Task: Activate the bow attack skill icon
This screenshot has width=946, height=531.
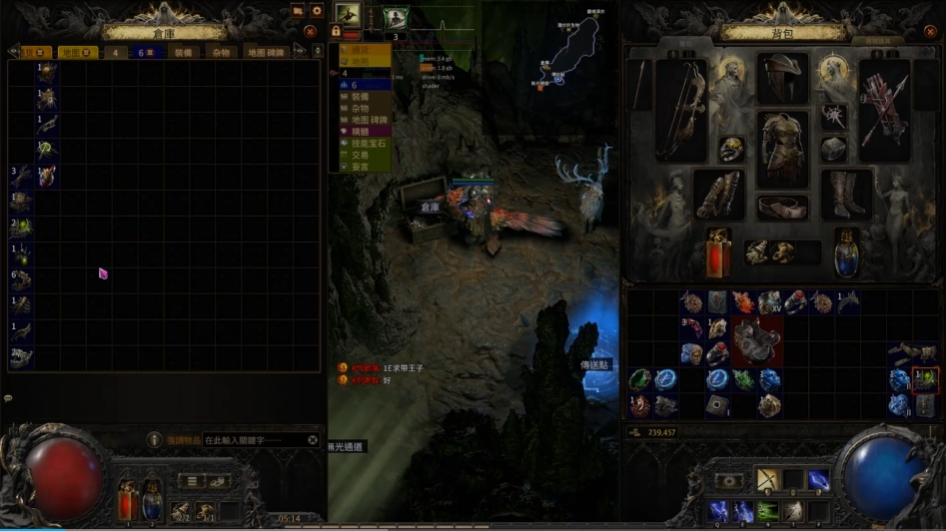Action: 767,479
